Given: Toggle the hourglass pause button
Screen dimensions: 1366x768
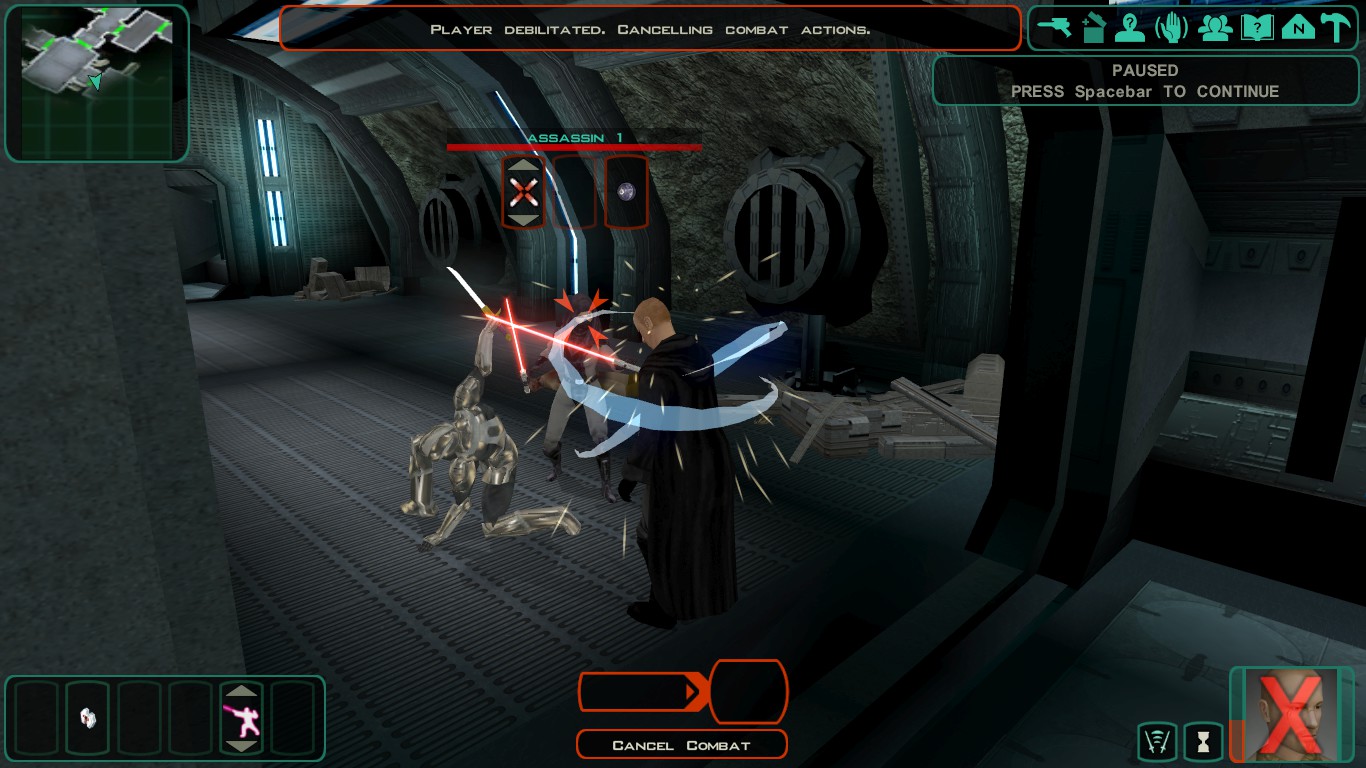Looking at the screenshot, I should click(x=1203, y=742).
